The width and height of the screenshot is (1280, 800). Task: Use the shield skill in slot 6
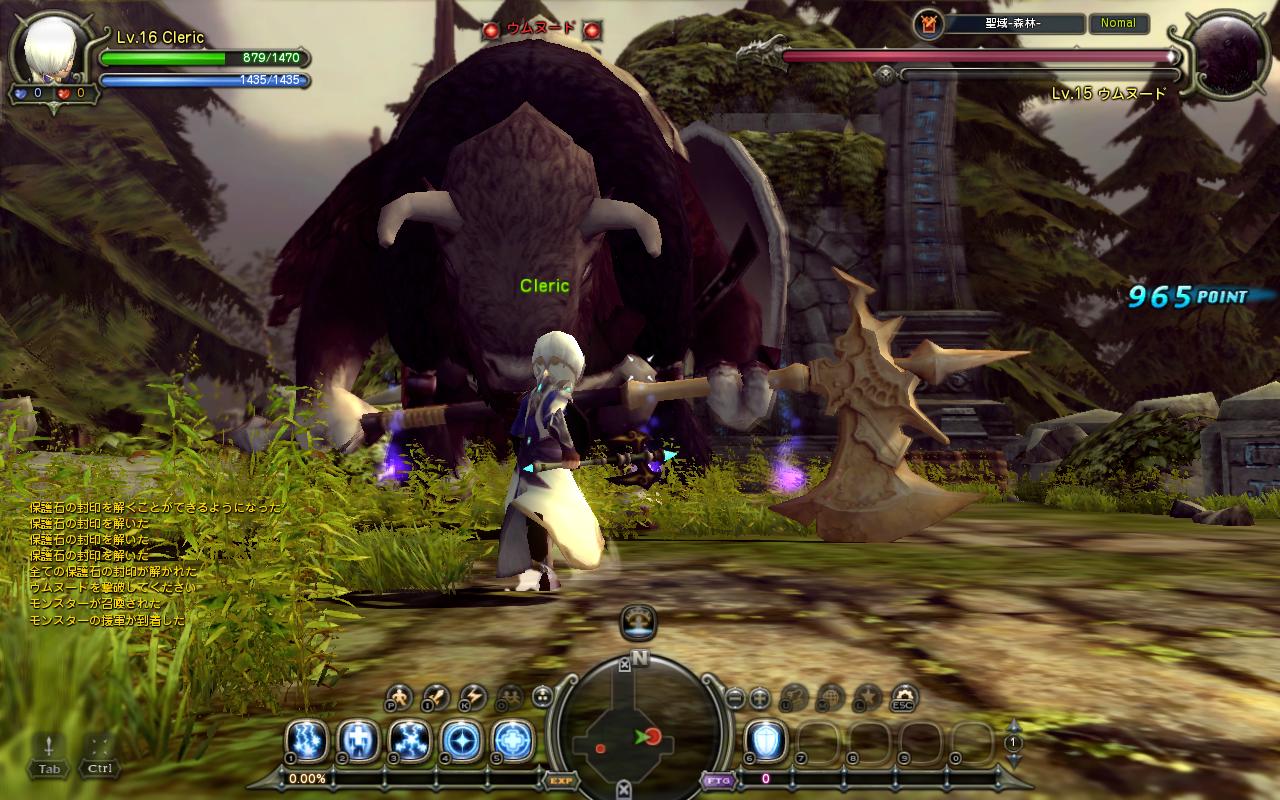(767, 741)
